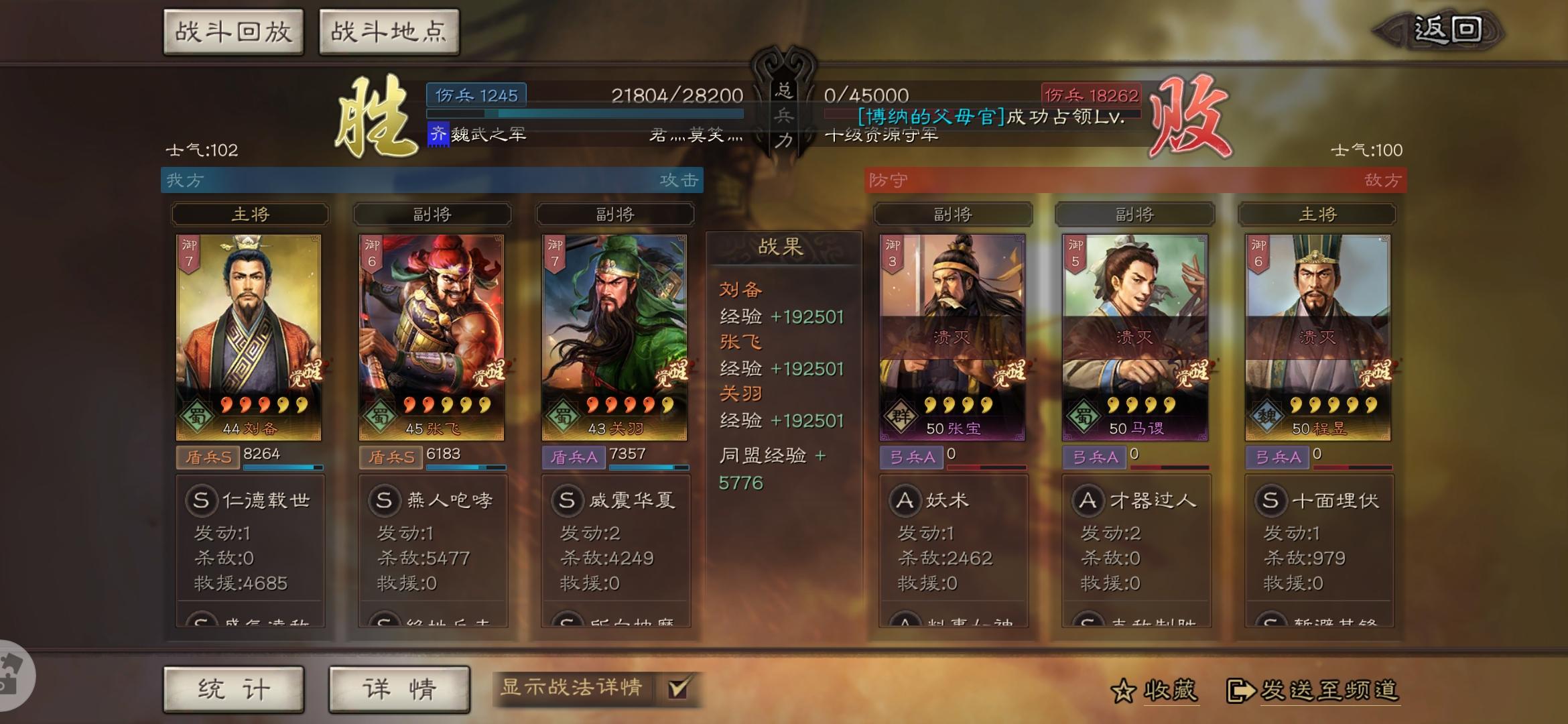1568x724 pixels.
Task: Click the 战斗回放 replay button
Action: point(233,30)
